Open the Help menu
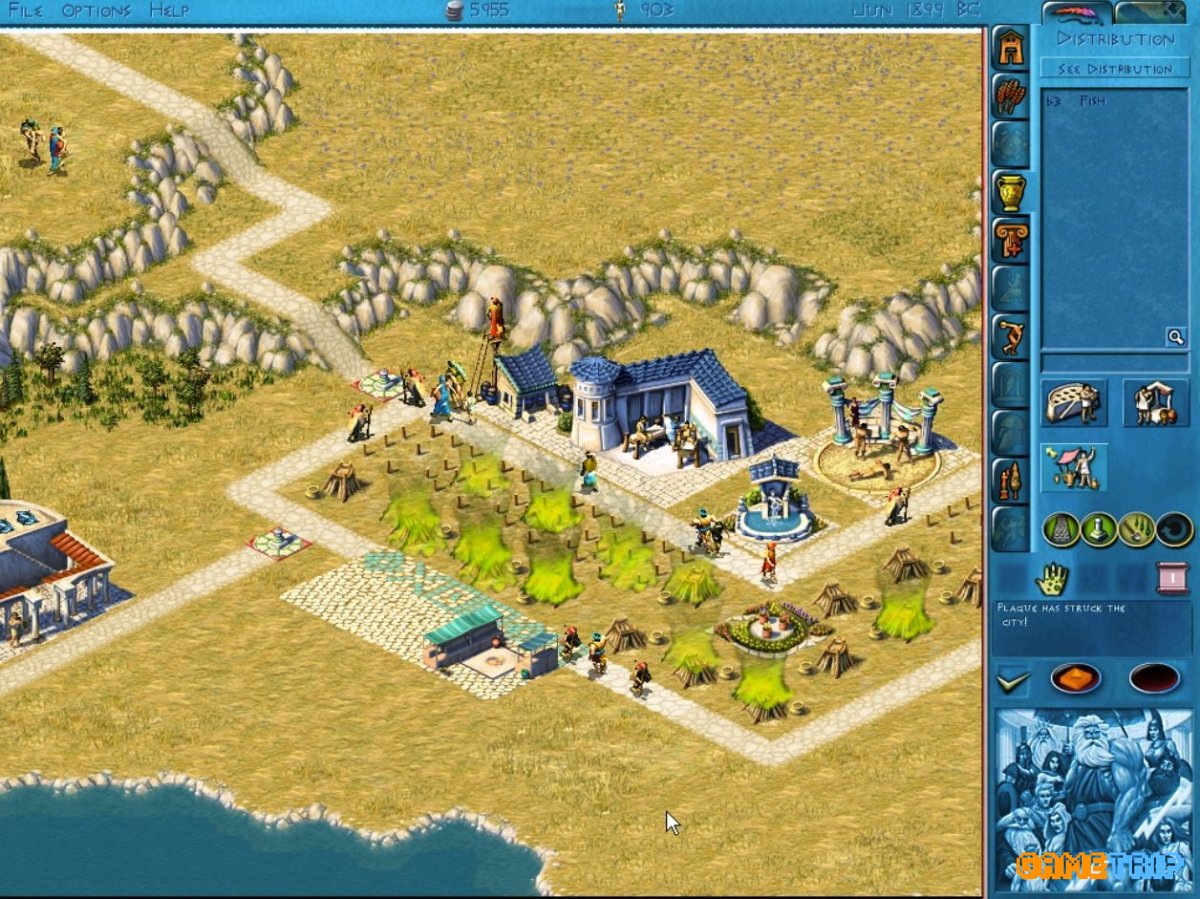 (x=169, y=10)
